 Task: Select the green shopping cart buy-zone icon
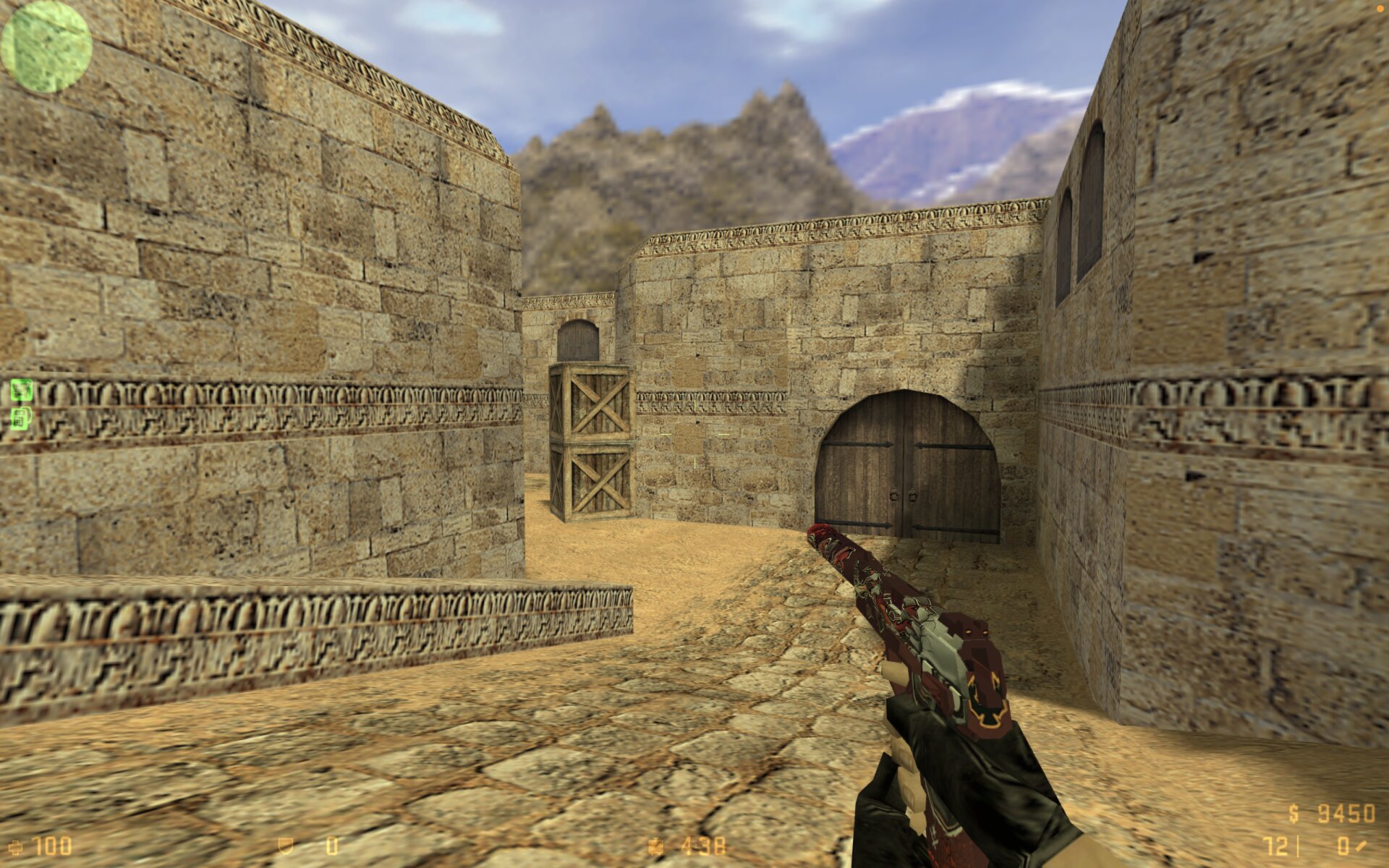(x=22, y=391)
